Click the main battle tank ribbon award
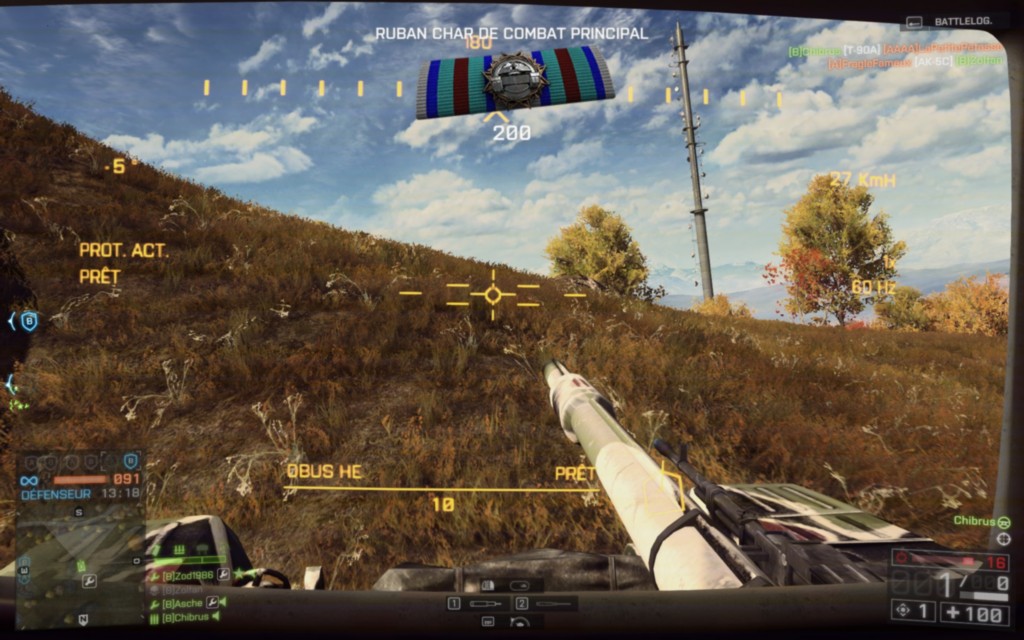 tap(515, 81)
